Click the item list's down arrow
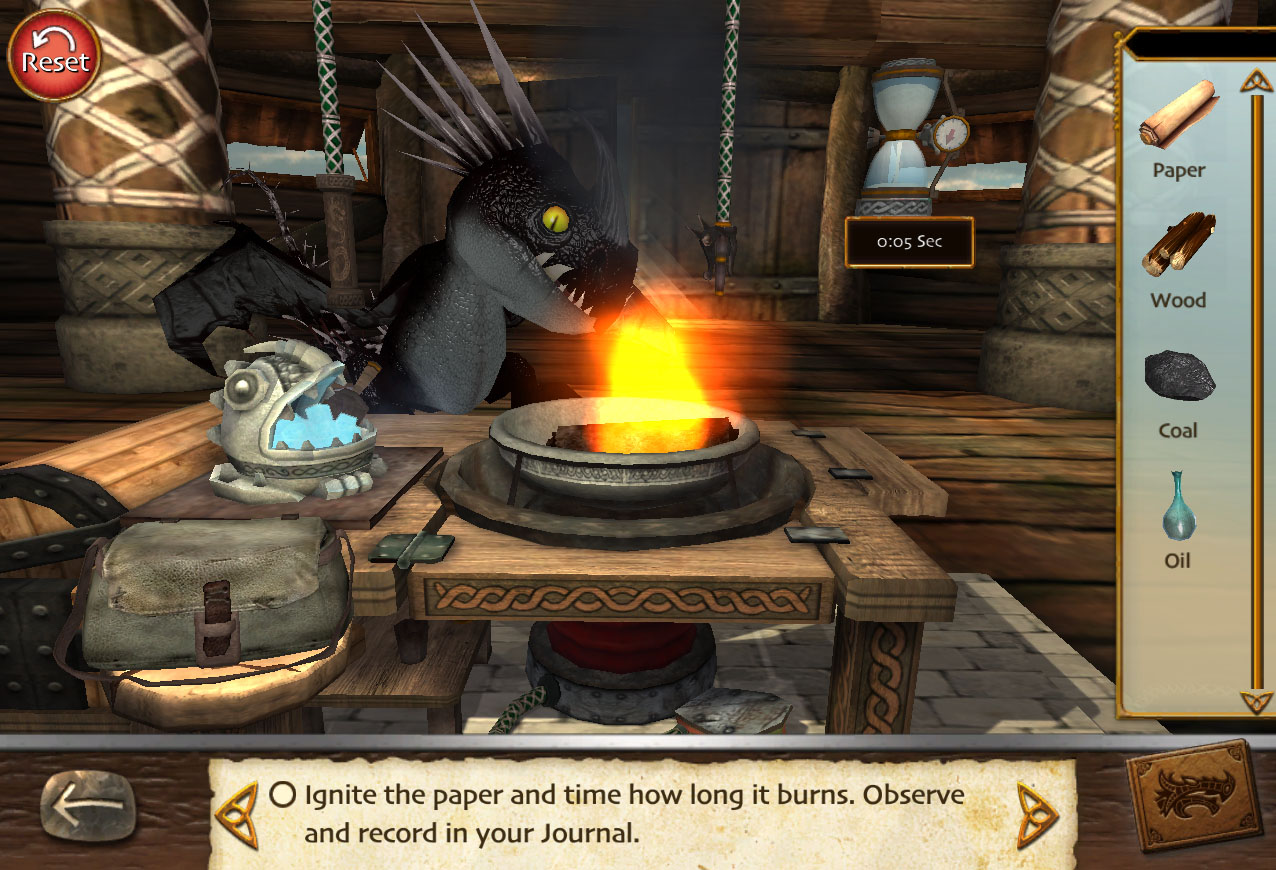Image resolution: width=1276 pixels, height=870 pixels. tap(1255, 700)
